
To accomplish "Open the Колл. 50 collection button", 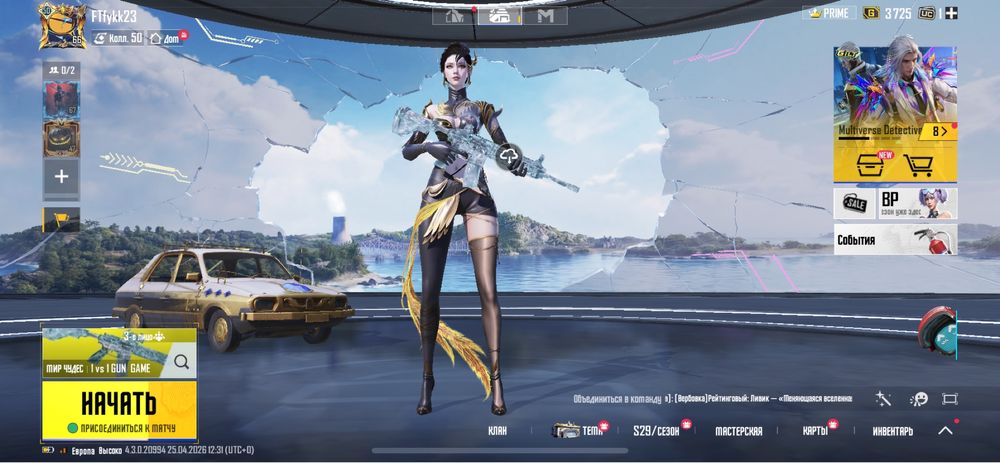I will pos(118,38).
